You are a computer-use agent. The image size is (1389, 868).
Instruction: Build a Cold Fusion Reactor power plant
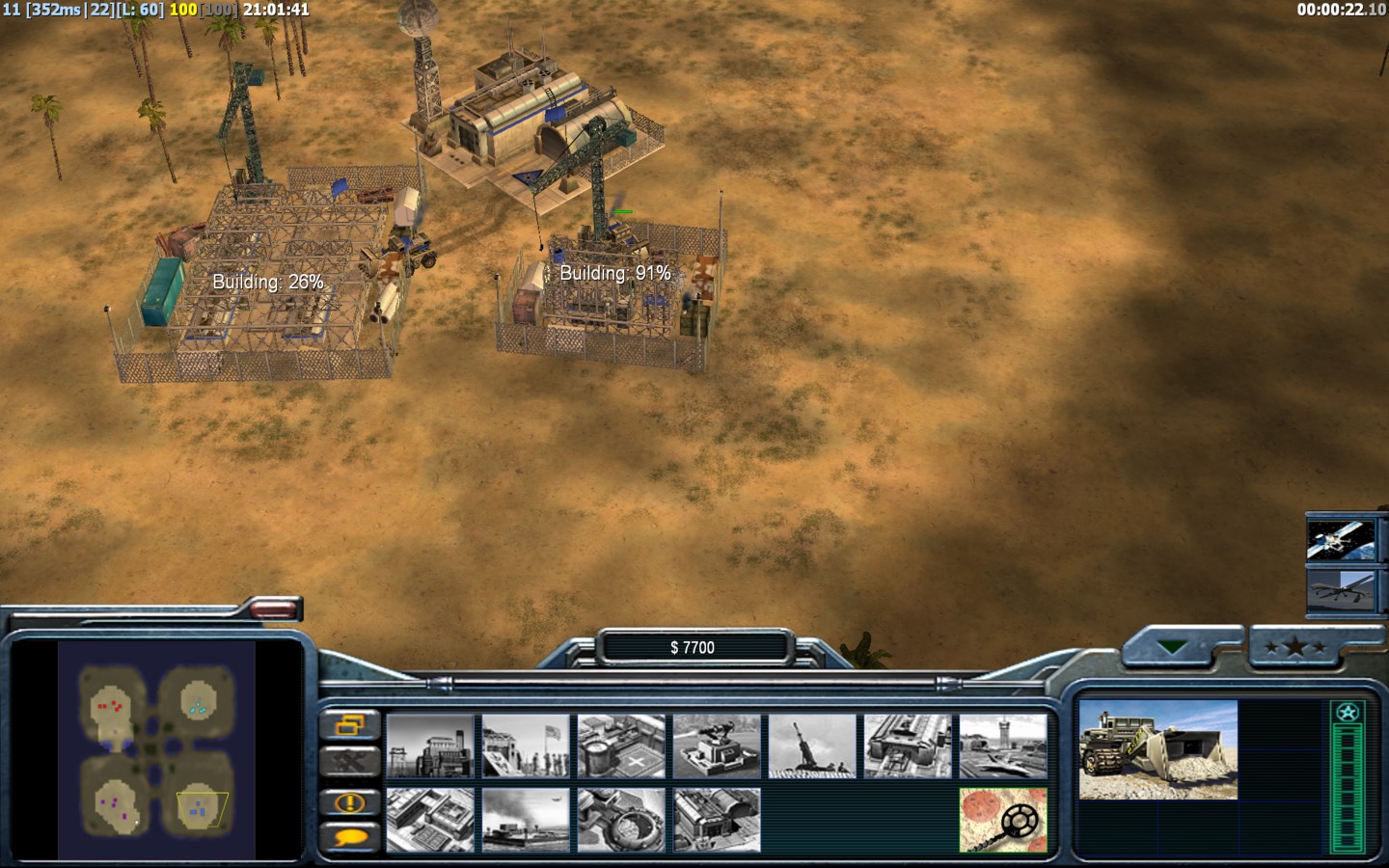[430, 746]
